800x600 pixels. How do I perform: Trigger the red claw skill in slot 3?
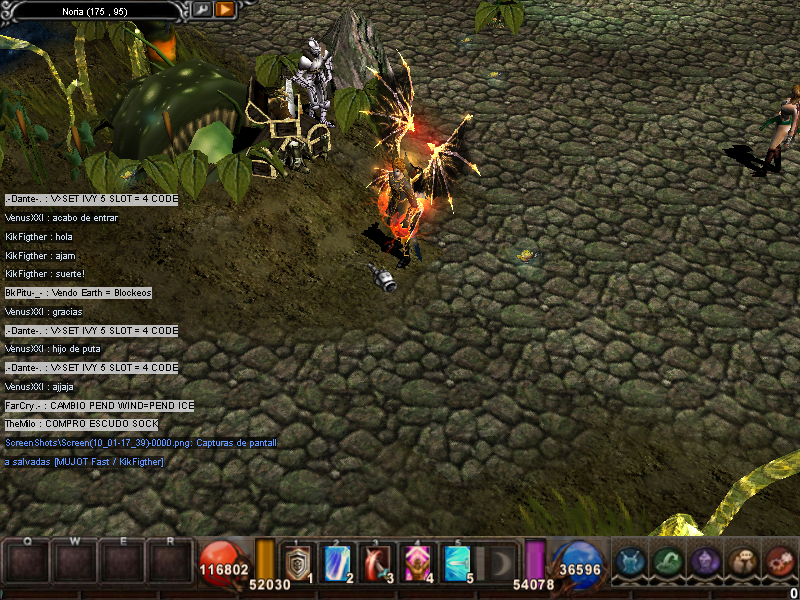coord(377,562)
